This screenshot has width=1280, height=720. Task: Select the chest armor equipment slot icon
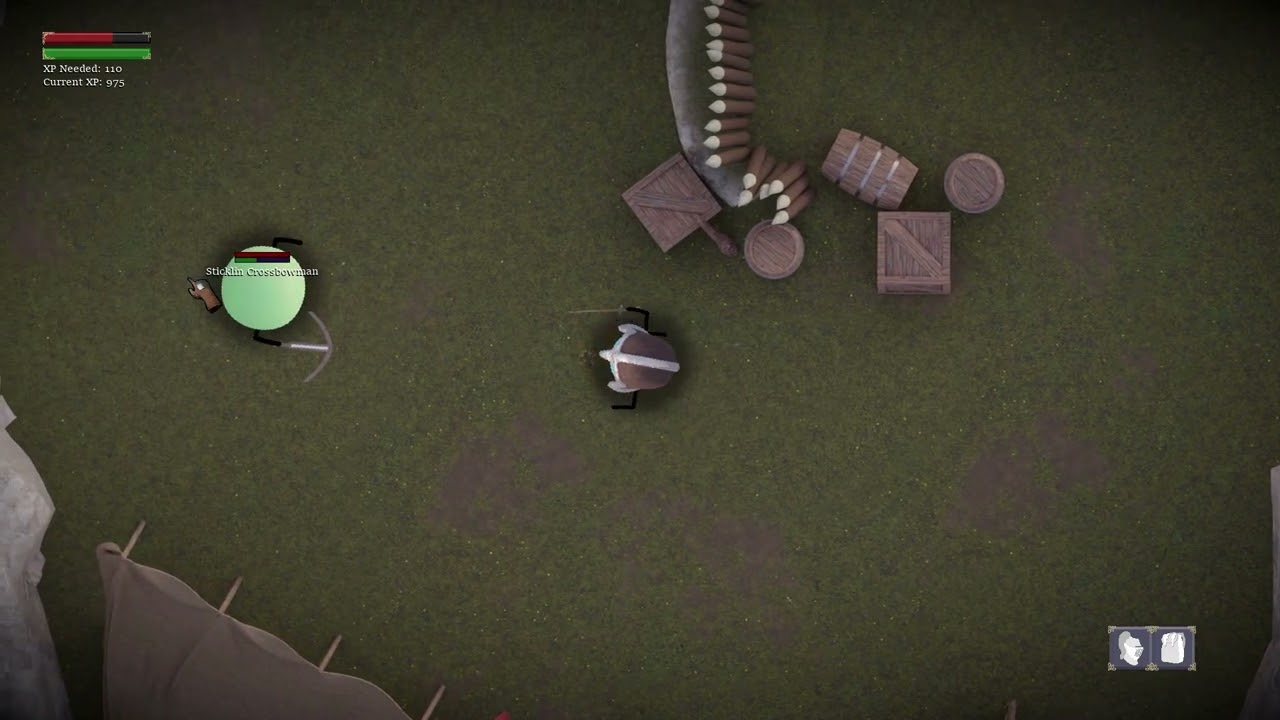[1172, 648]
